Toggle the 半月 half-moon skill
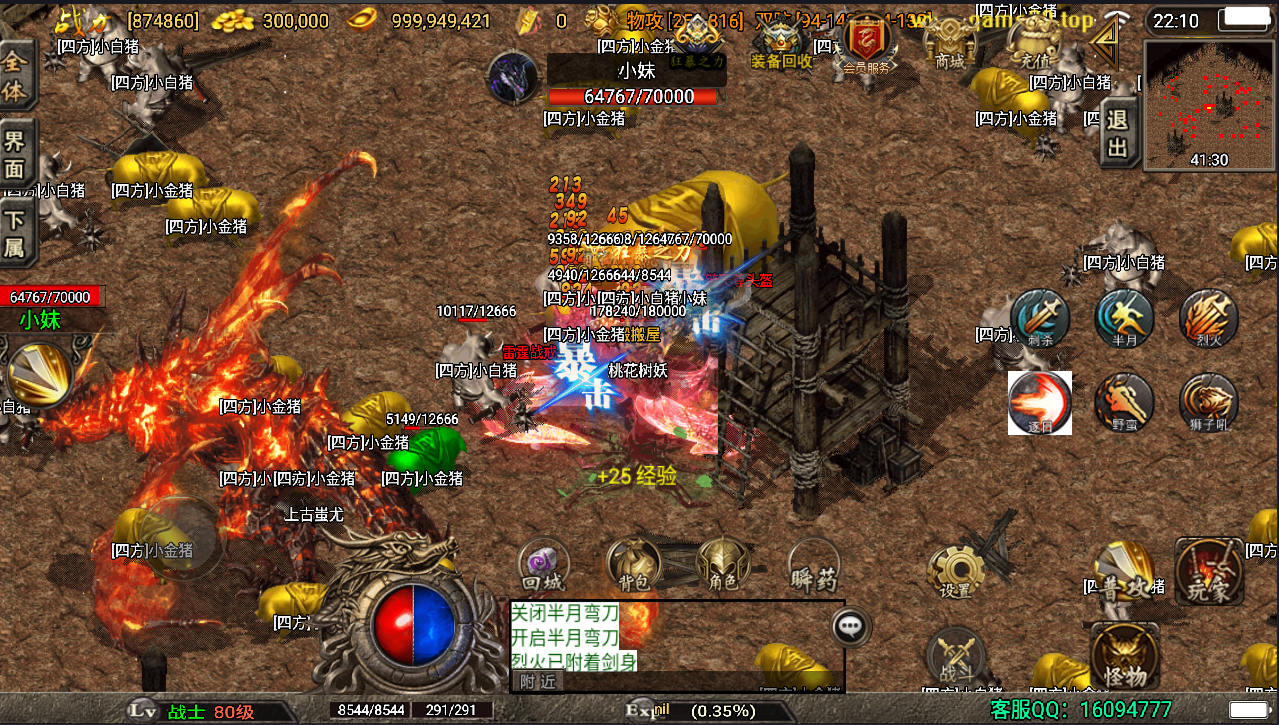 (1124, 319)
